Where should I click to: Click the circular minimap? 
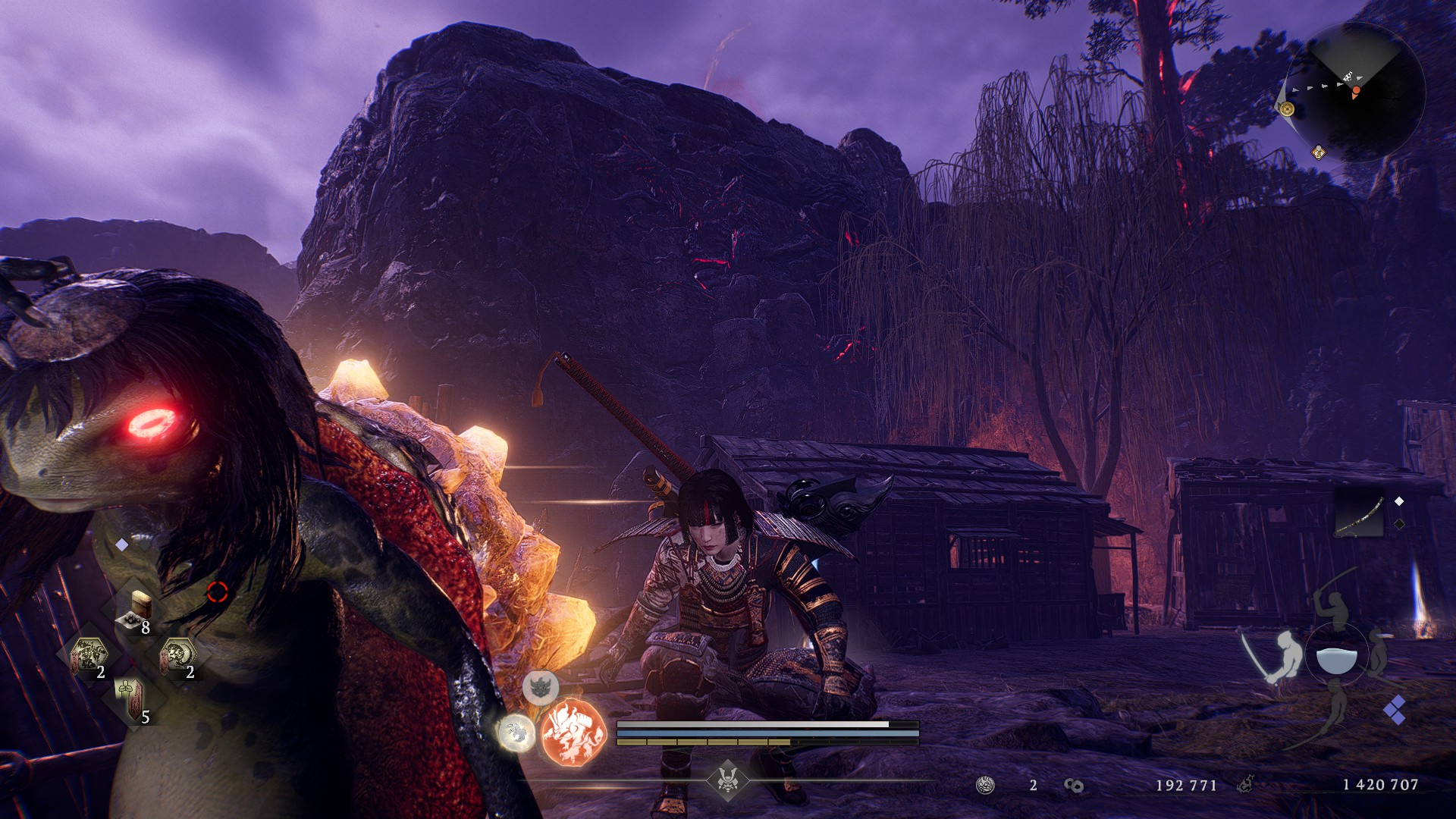[x=1355, y=93]
